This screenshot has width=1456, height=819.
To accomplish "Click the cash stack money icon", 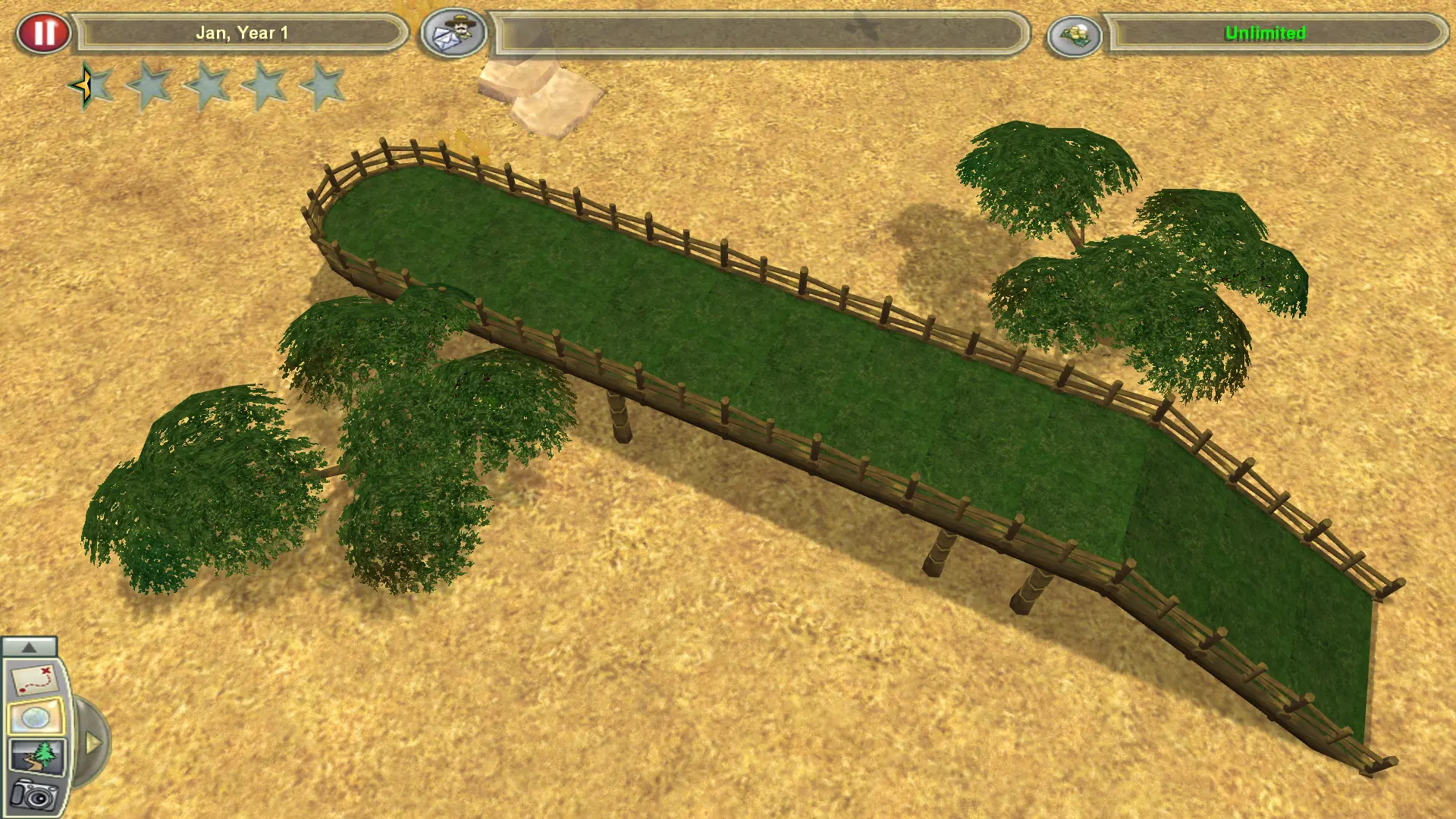I will tap(1077, 33).
